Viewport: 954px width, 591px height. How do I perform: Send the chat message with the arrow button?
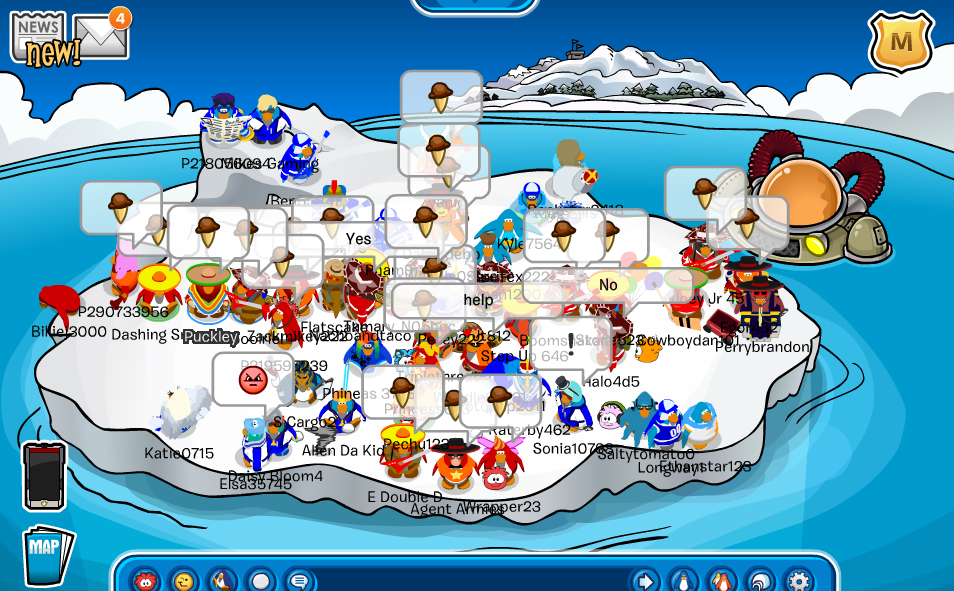(645, 580)
